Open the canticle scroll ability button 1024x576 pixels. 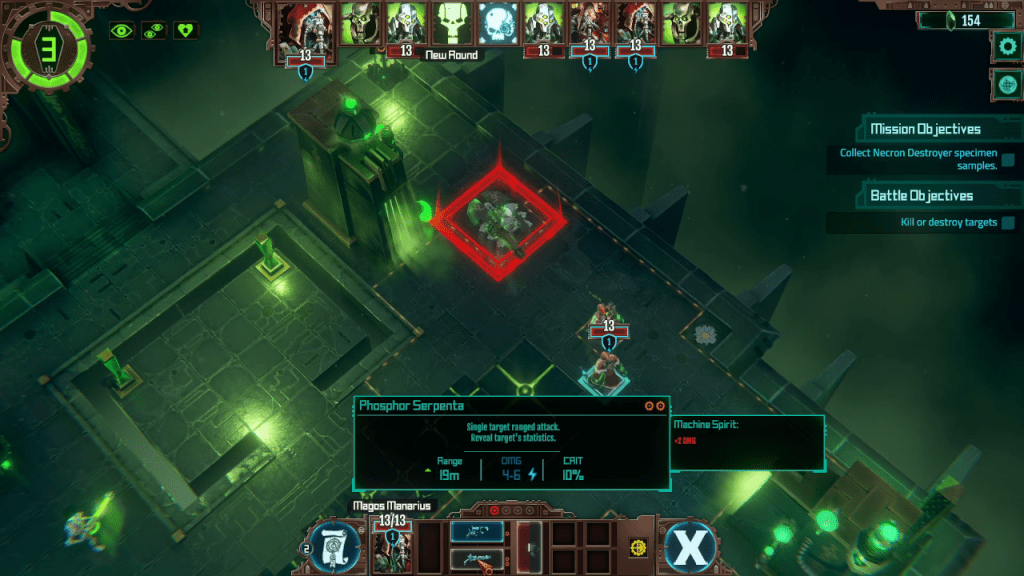(334, 546)
